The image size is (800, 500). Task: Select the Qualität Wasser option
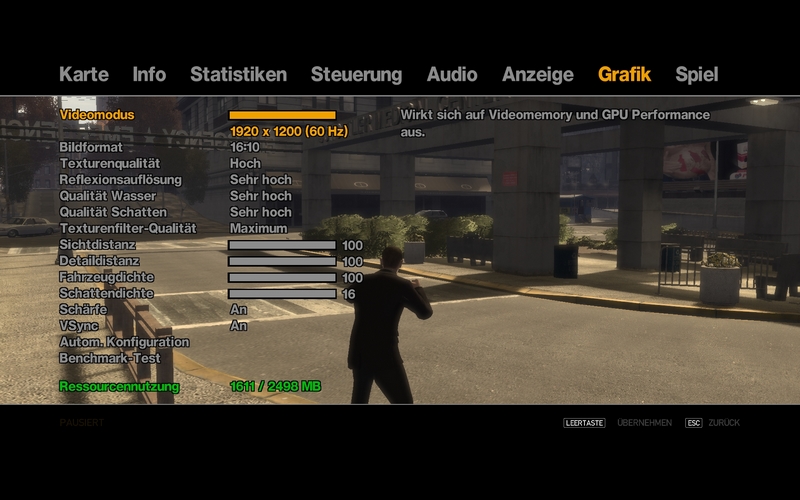[107, 196]
